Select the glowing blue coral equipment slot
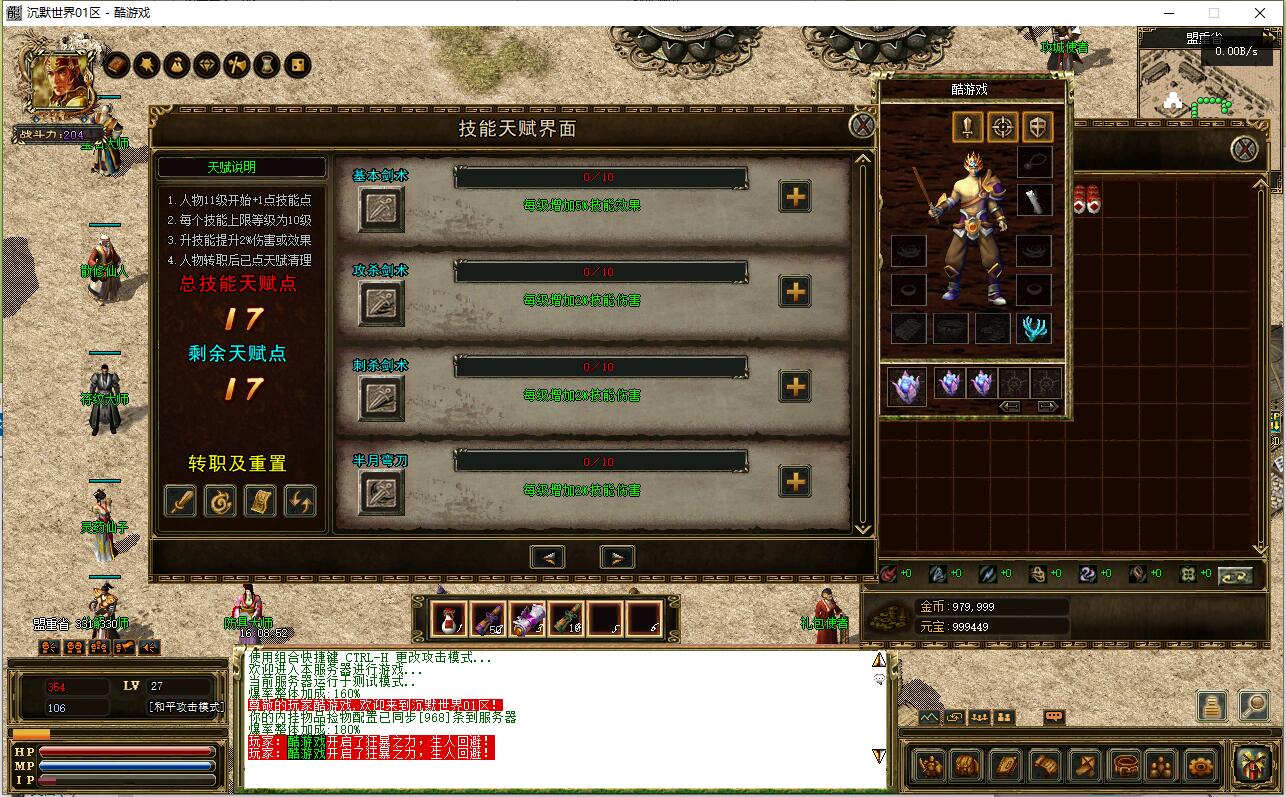The width and height of the screenshot is (1286, 797). [1034, 328]
